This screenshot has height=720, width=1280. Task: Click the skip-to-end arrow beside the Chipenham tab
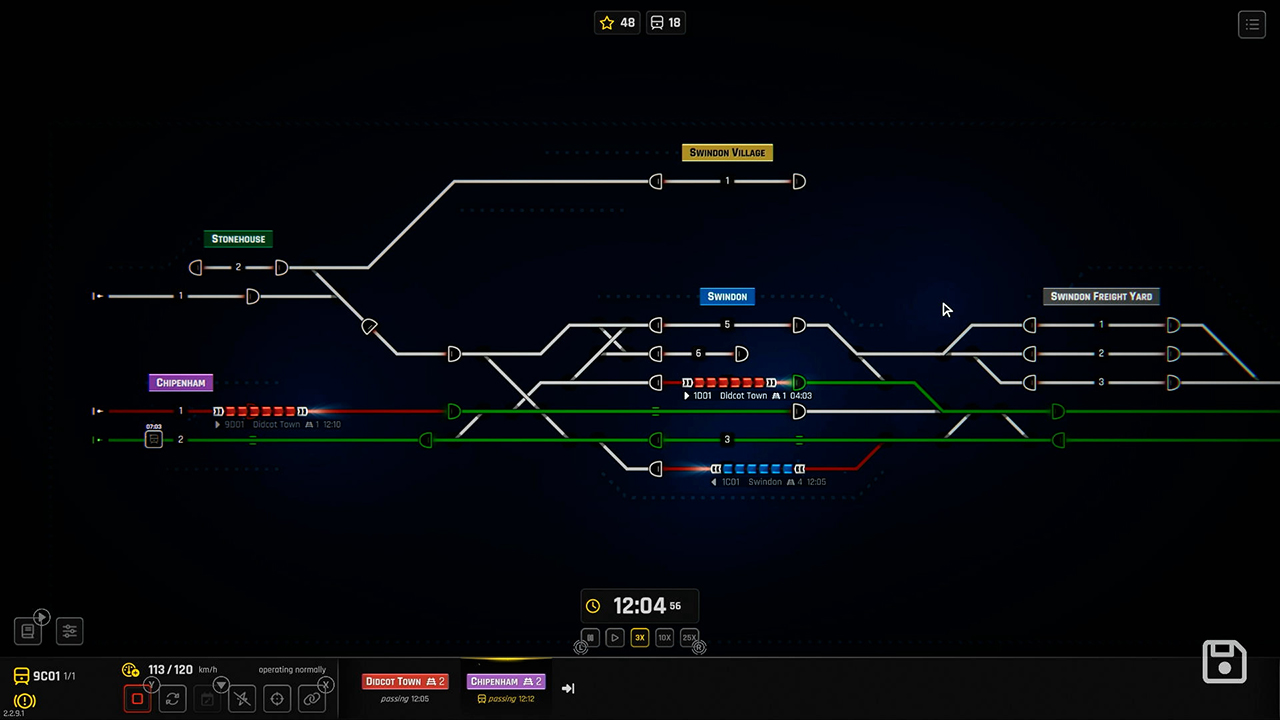click(568, 687)
